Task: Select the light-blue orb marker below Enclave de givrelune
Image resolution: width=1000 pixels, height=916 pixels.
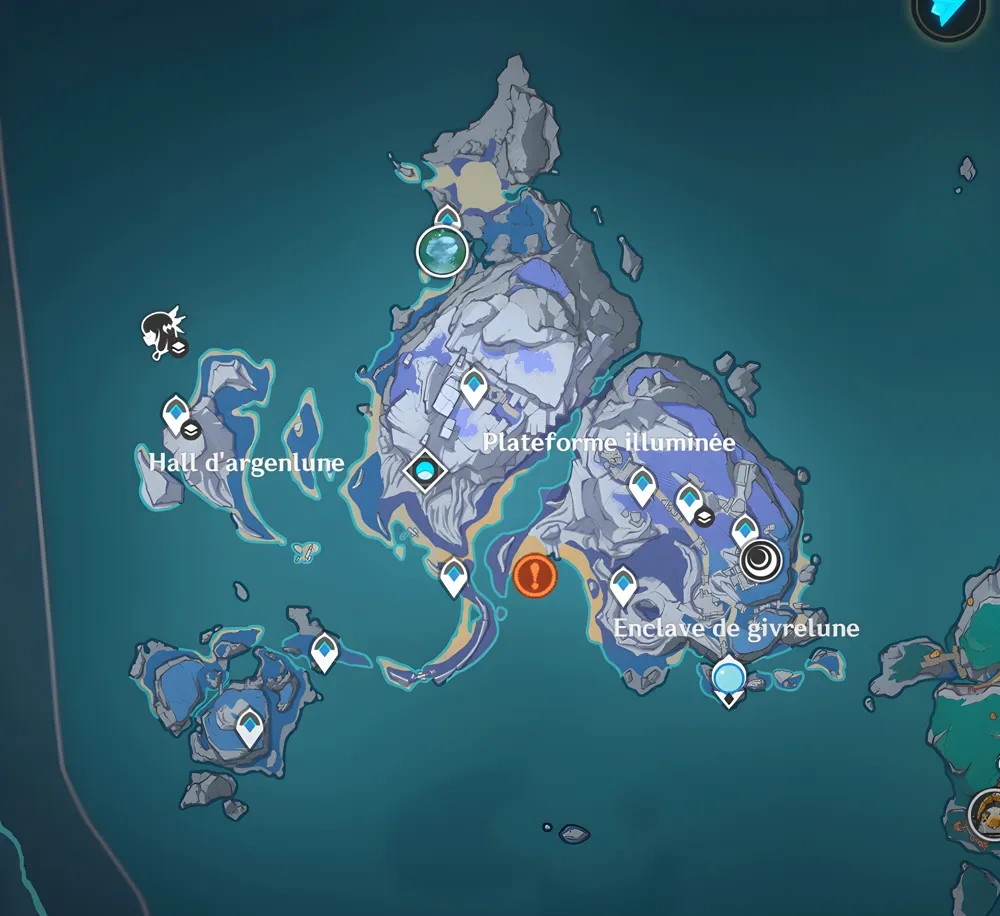Action: click(729, 678)
